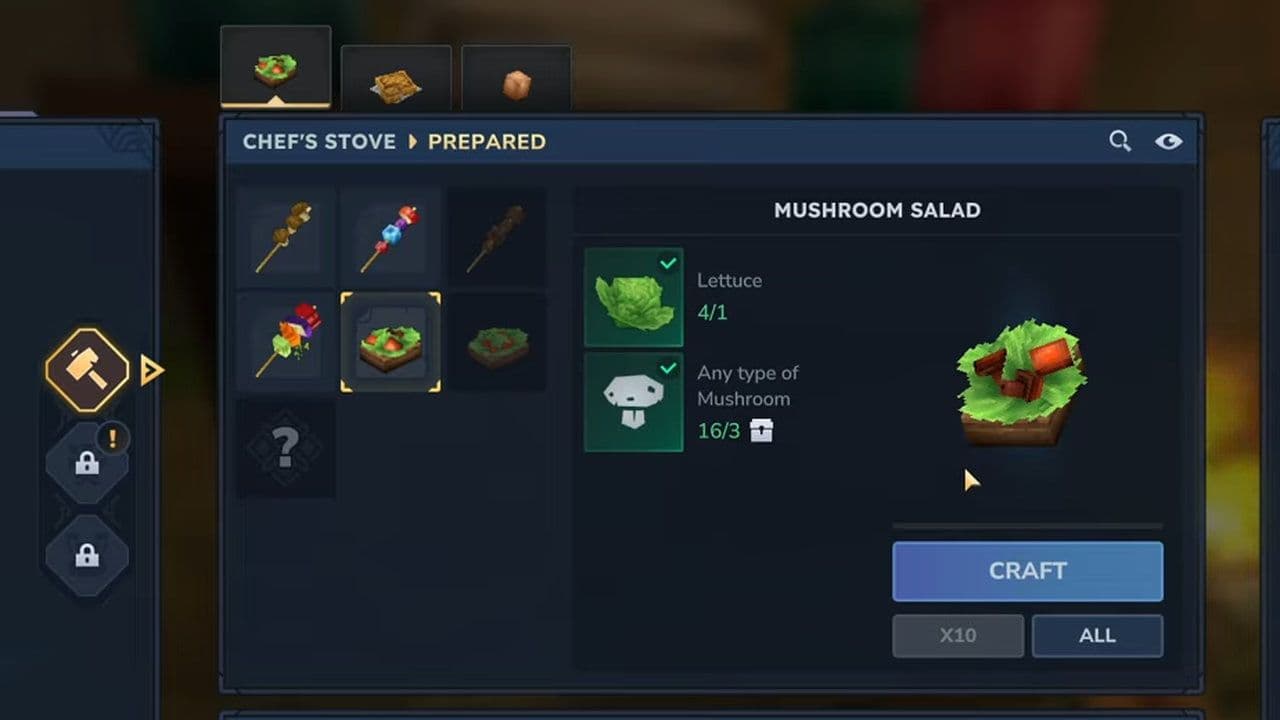This screenshot has width=1280, height=720.
Task: Select the Lettuce ingredient slot
Action: (x=633, y=298)
